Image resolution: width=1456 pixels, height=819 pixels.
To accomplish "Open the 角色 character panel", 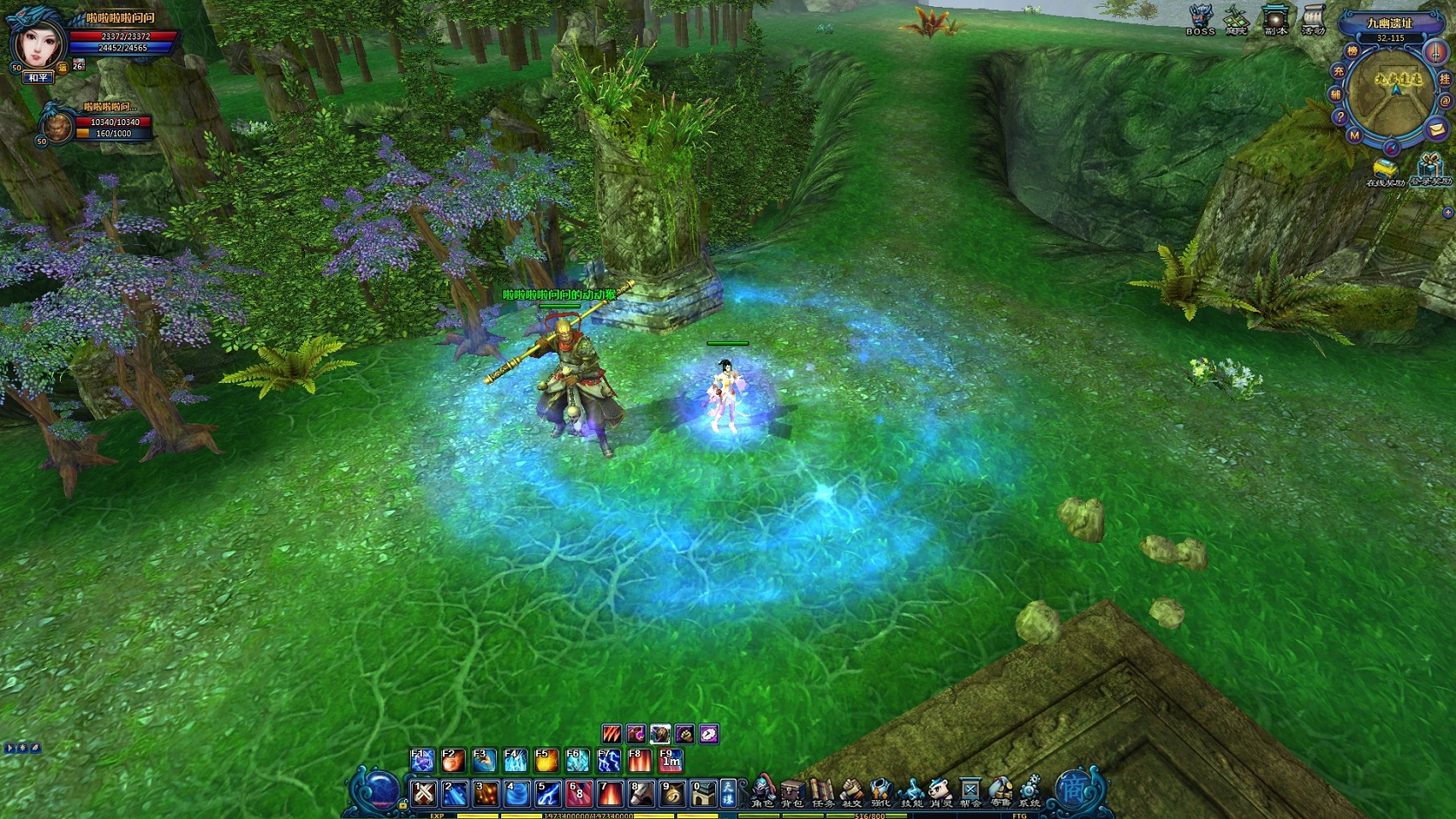I will 763,792.
